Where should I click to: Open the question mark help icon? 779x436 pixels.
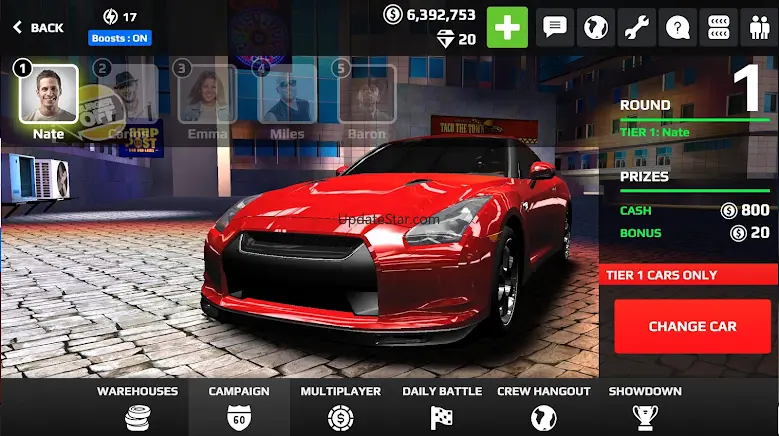coord(678,28)
